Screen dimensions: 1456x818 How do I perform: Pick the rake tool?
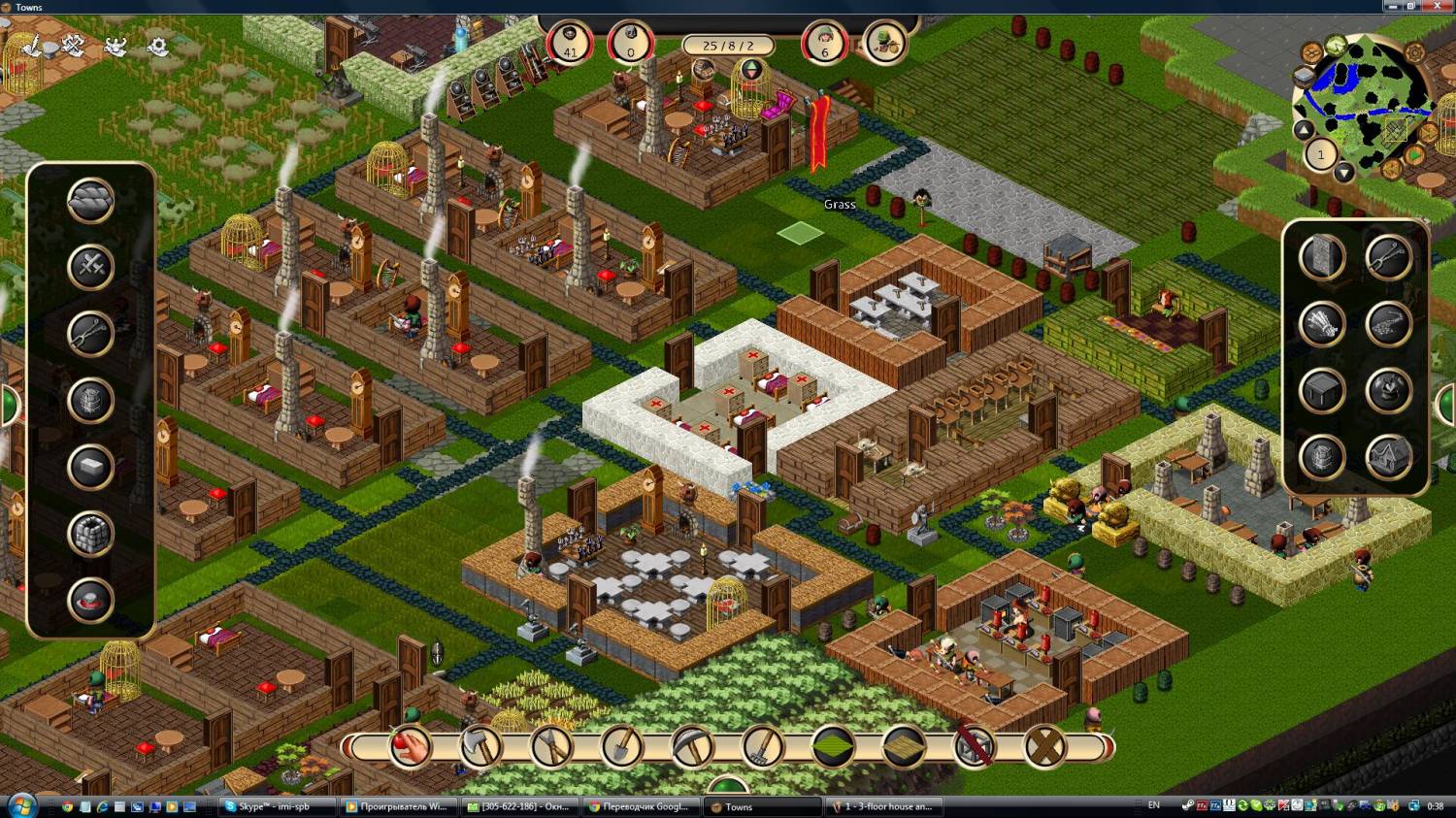click(x=764, y=747)
